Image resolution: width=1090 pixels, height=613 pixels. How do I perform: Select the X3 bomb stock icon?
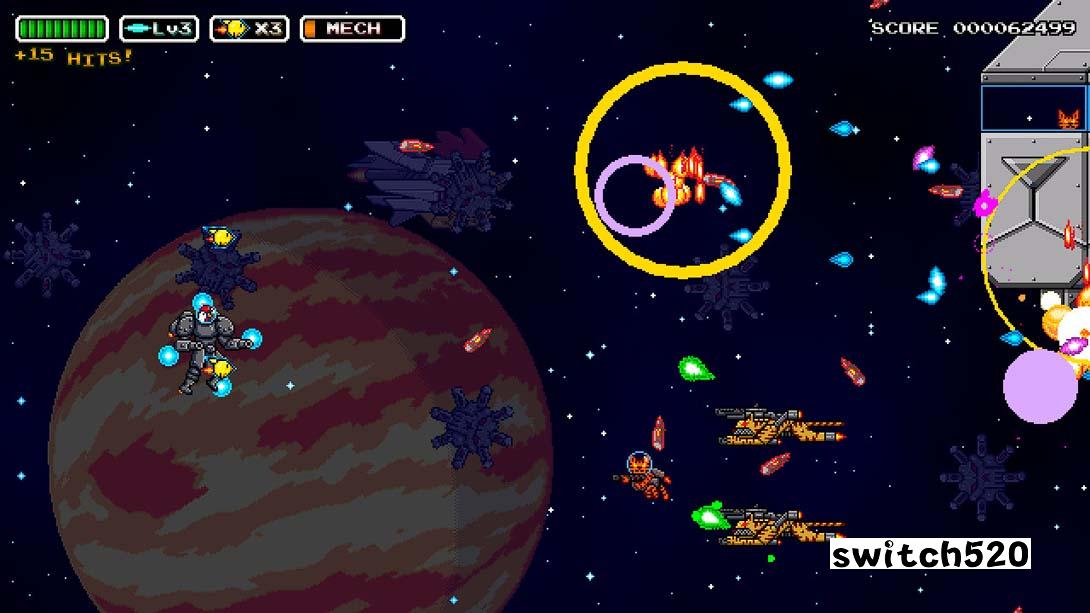[249, 29]
